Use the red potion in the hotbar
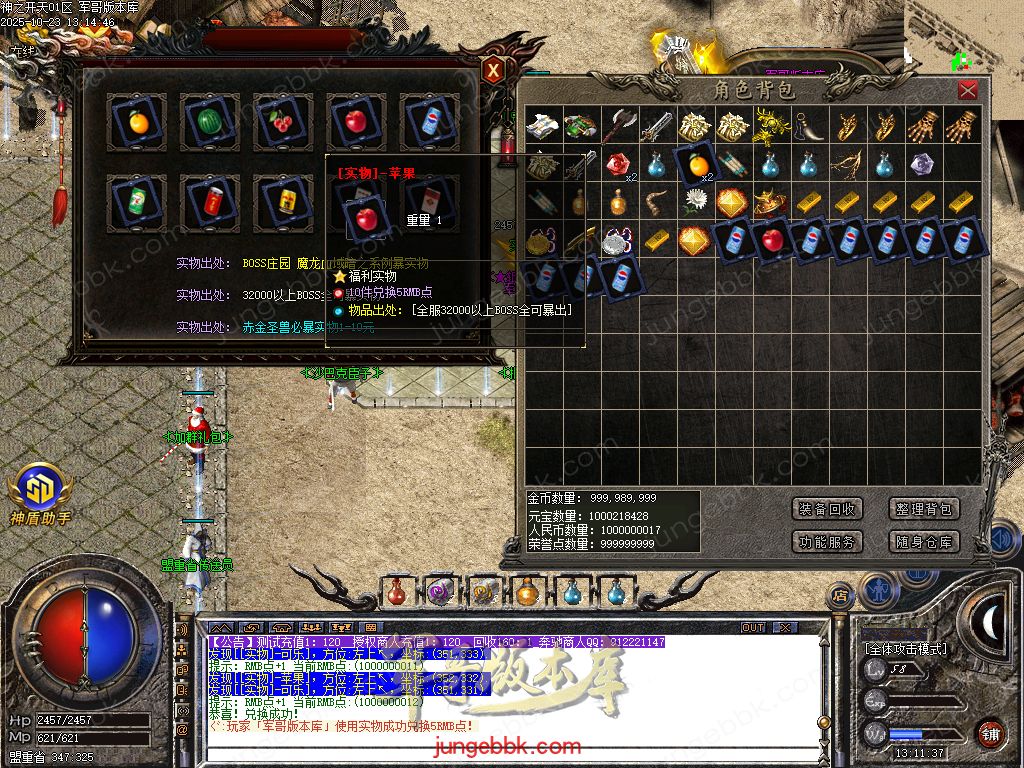The width and height of the screenshot is (1024, 768). click(397, 592)
